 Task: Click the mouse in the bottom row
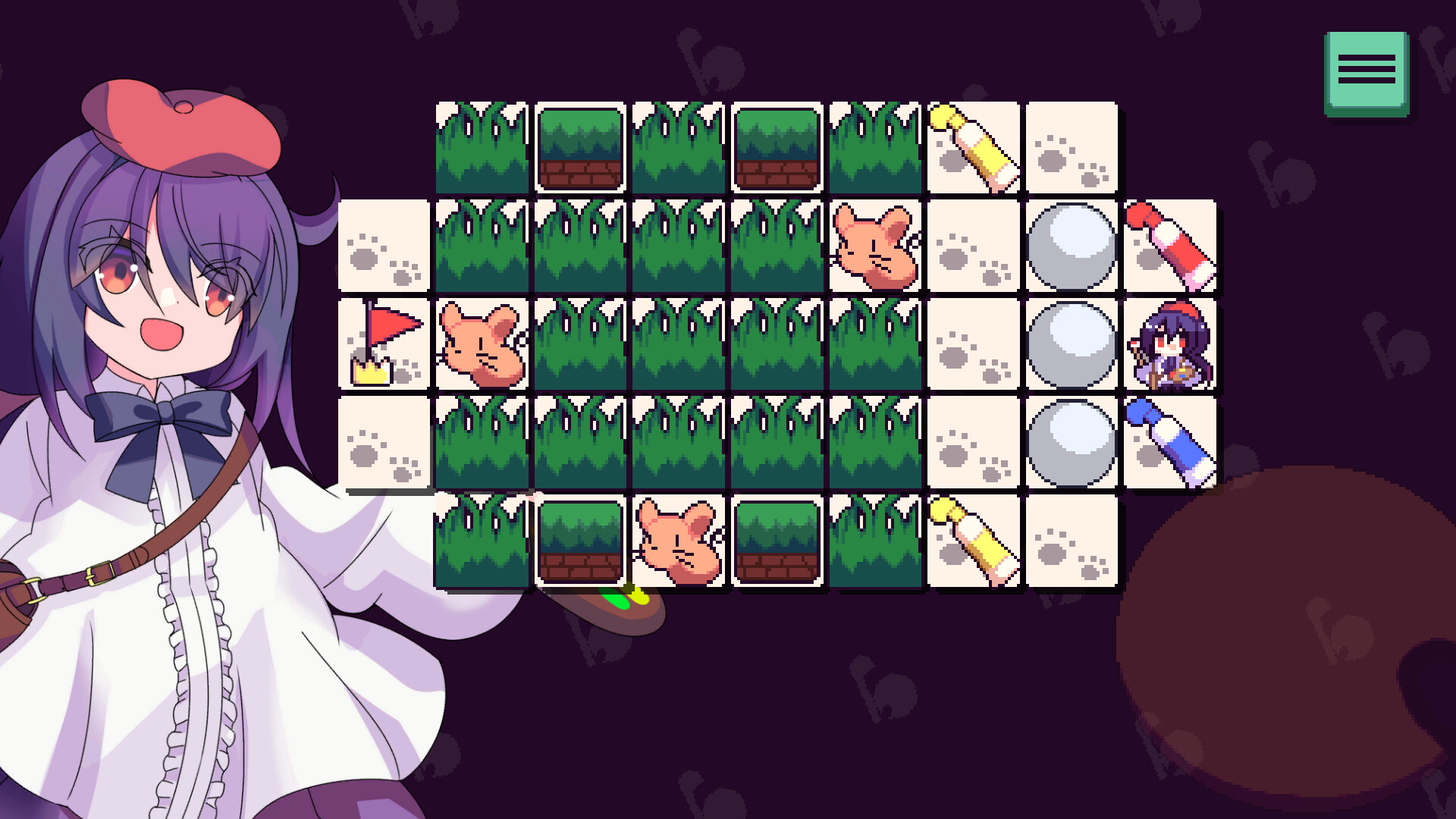tap(679, 541)
